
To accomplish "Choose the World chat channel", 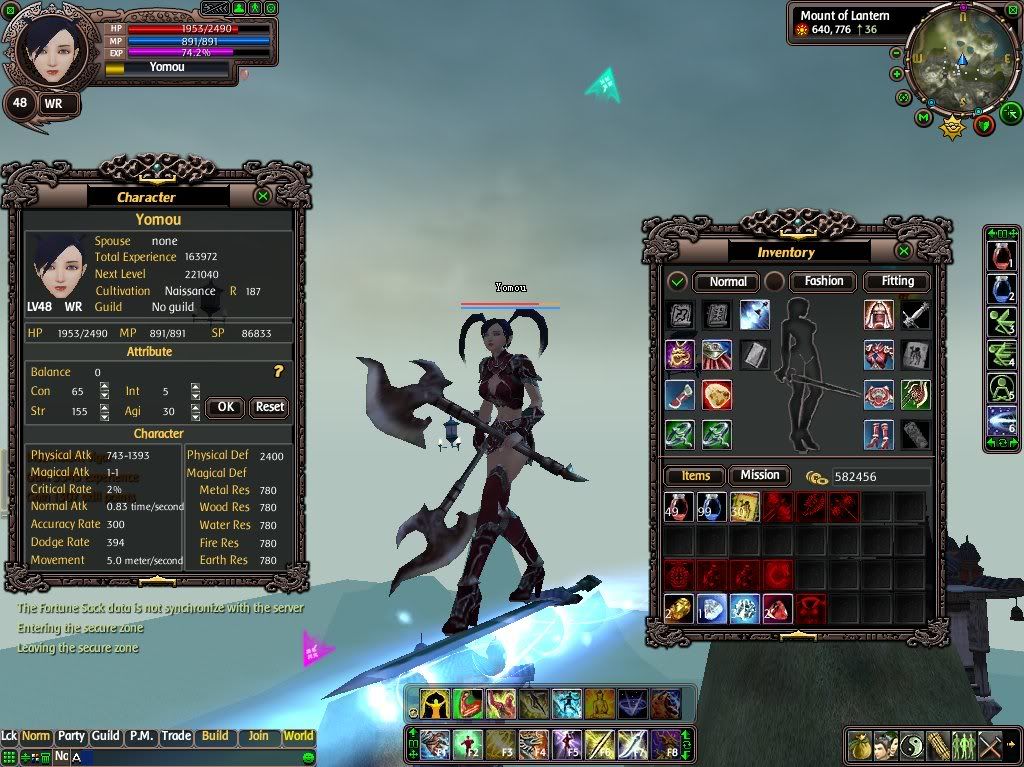I will 298,736.
